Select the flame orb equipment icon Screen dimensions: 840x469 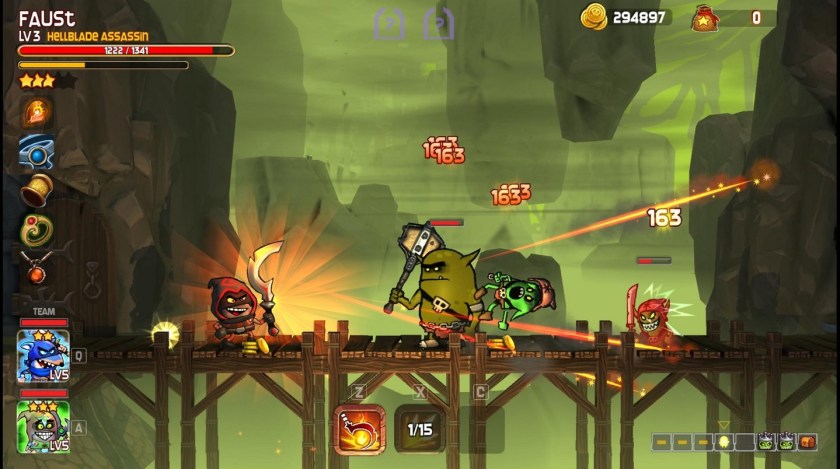(37, 111)
